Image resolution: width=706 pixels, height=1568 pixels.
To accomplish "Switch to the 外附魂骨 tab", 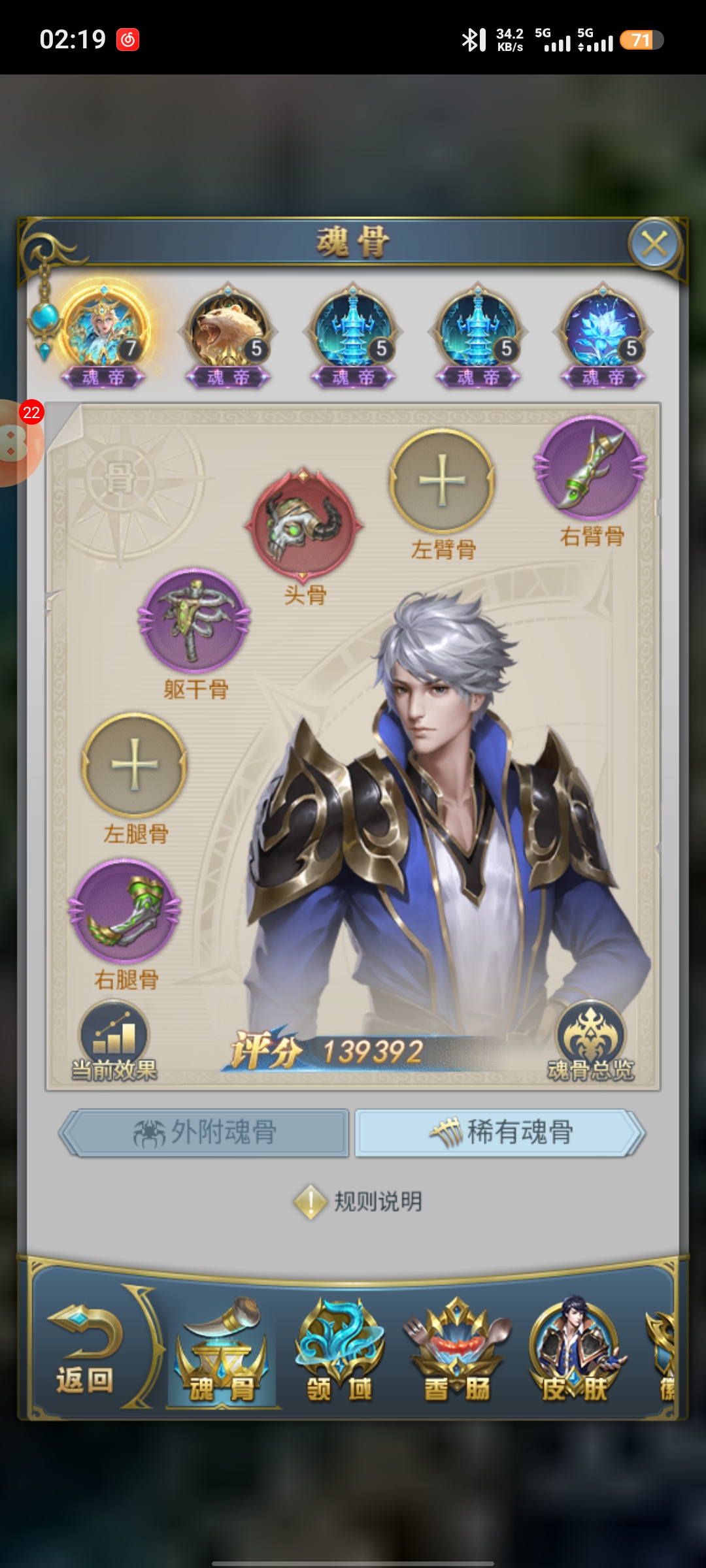I will click(x=205, y=1132).
